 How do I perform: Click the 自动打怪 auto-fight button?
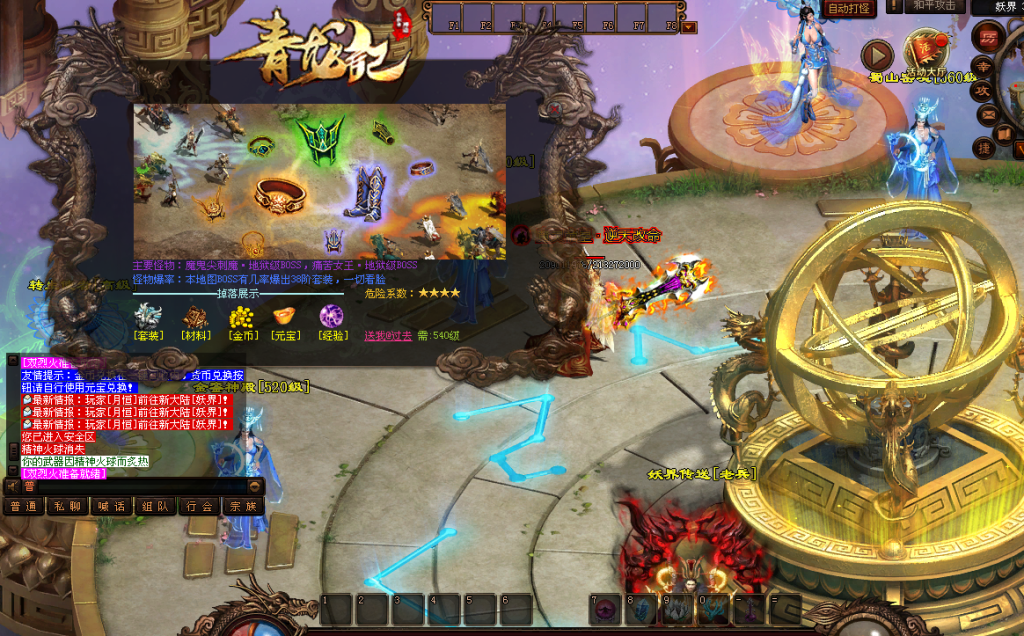pyautogui.click(x=850, y=7)
